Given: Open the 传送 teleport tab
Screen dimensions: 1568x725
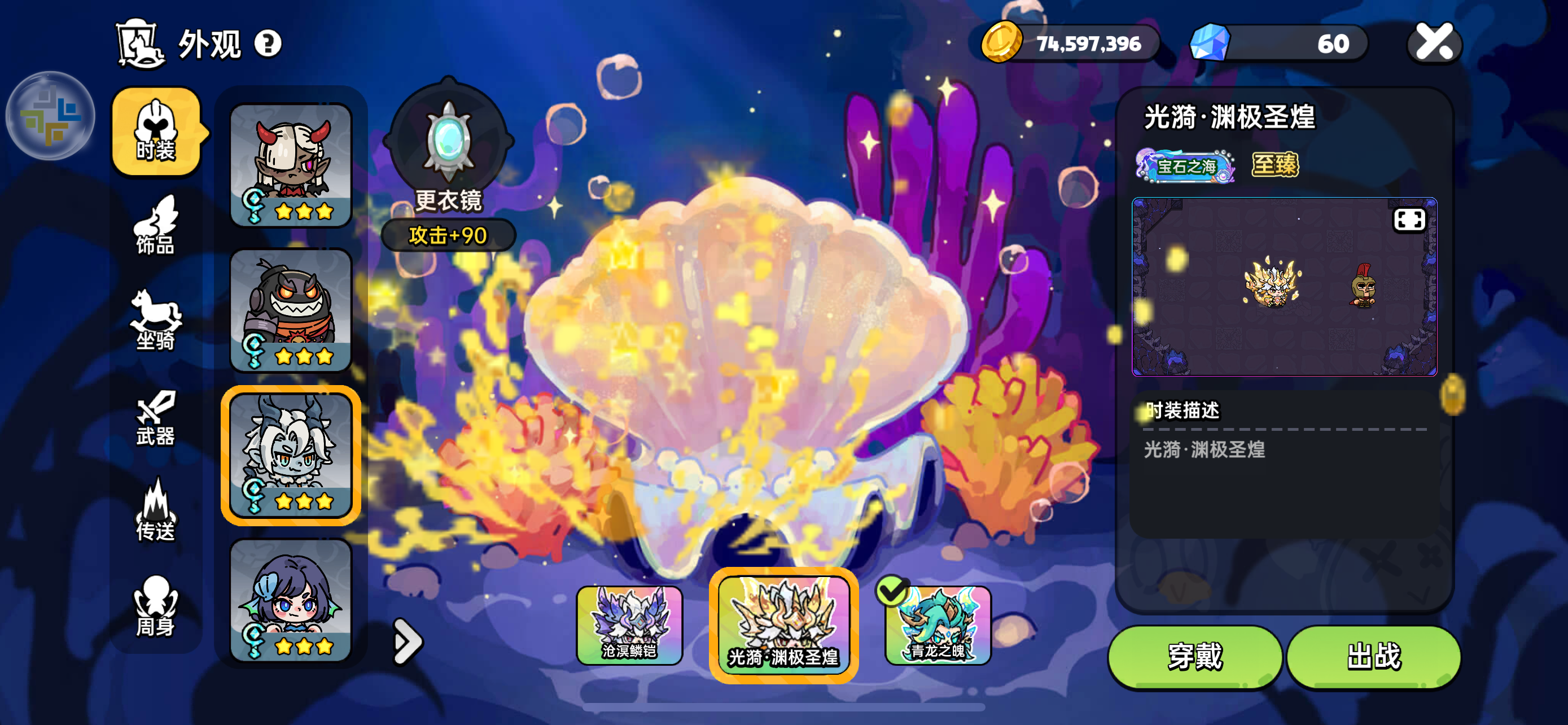Looking at the screenshot, I should point(156,512).
